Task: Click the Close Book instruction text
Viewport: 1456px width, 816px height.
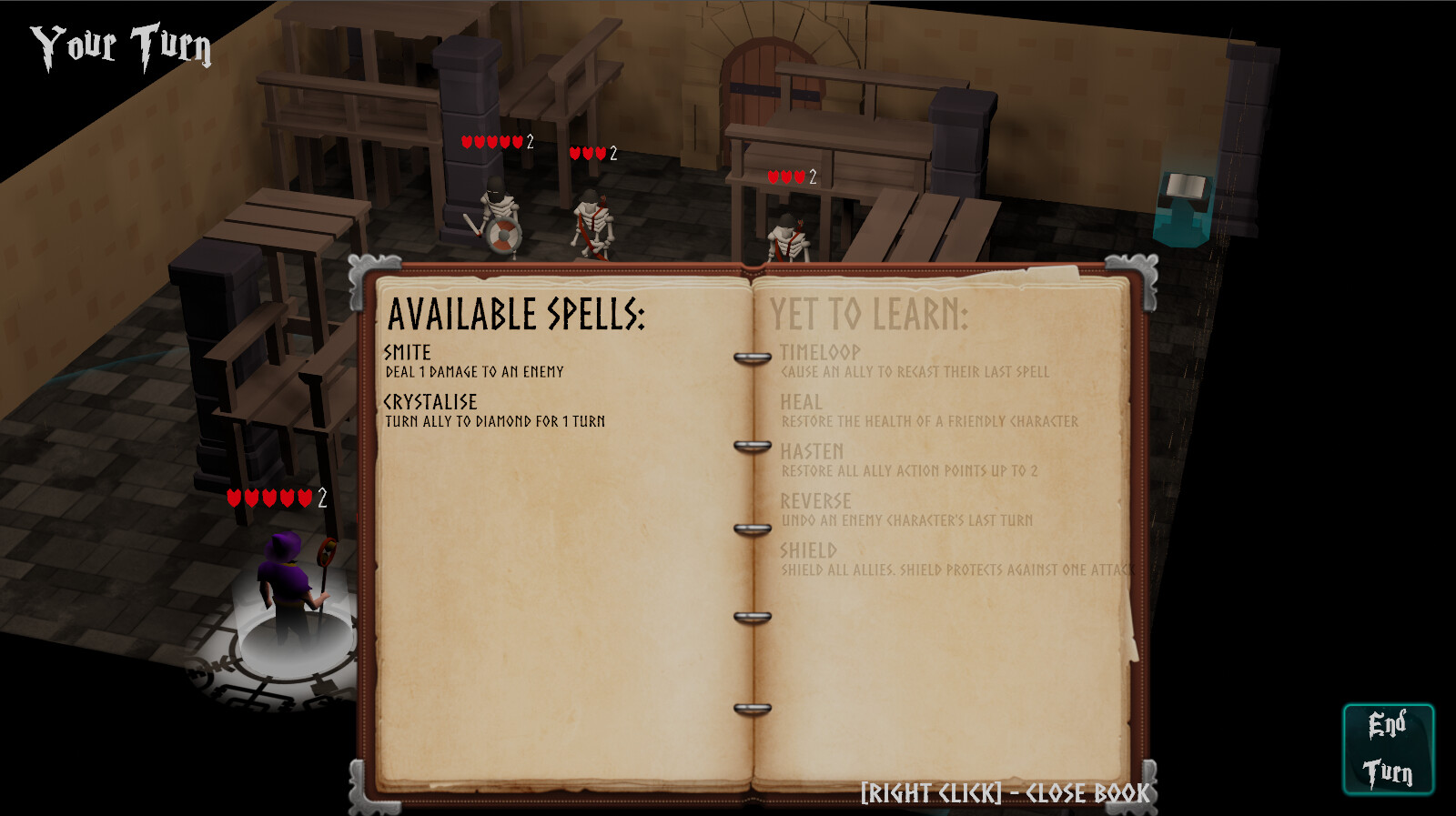Action: pos(1005,792)
